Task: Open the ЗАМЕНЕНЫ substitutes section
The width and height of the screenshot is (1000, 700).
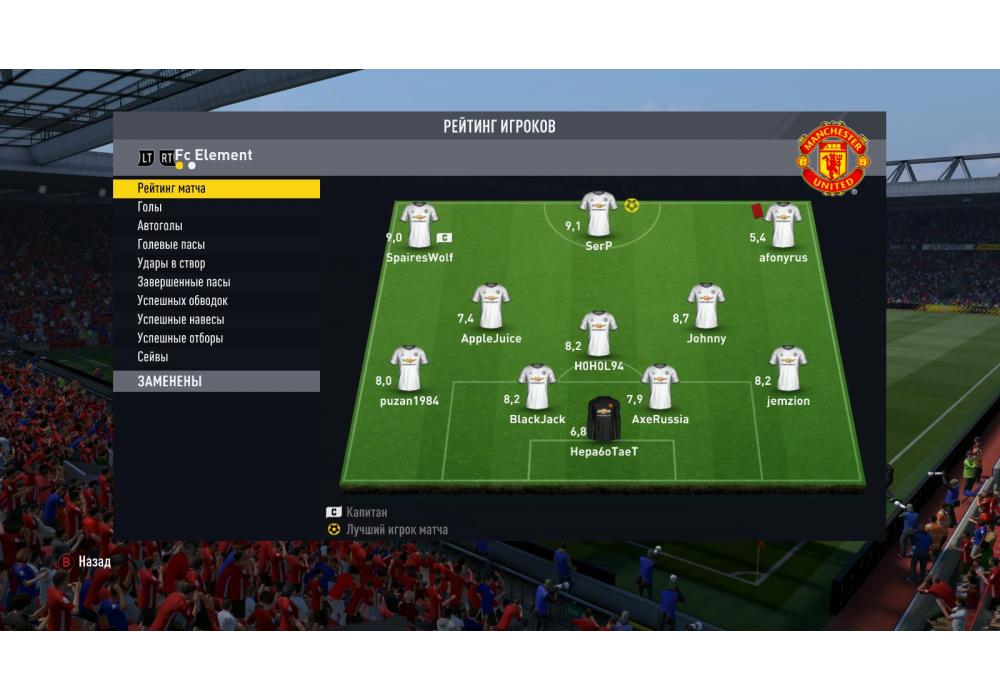Action: pyautogui.click(x=216, y=381)
